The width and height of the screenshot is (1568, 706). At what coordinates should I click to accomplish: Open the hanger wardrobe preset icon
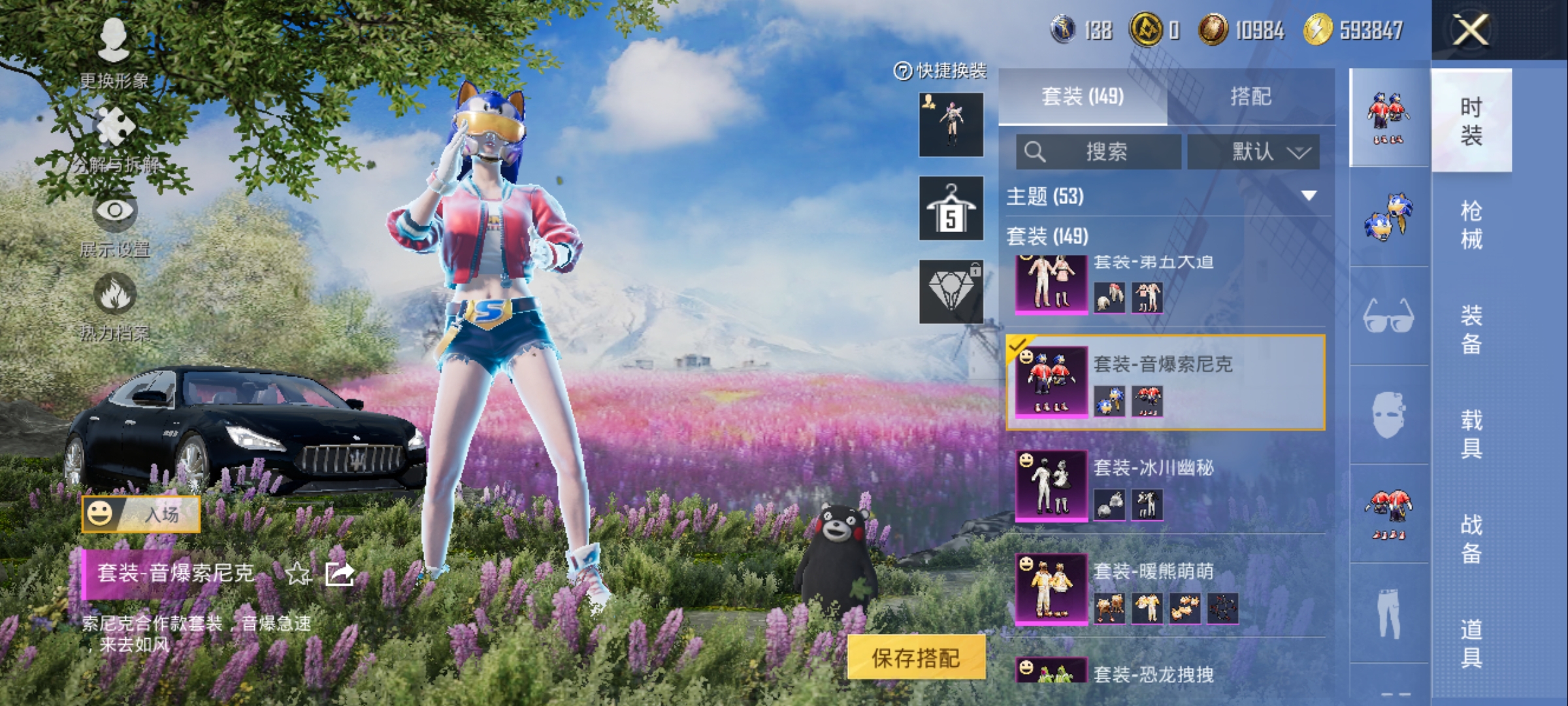tap(951, 209)
